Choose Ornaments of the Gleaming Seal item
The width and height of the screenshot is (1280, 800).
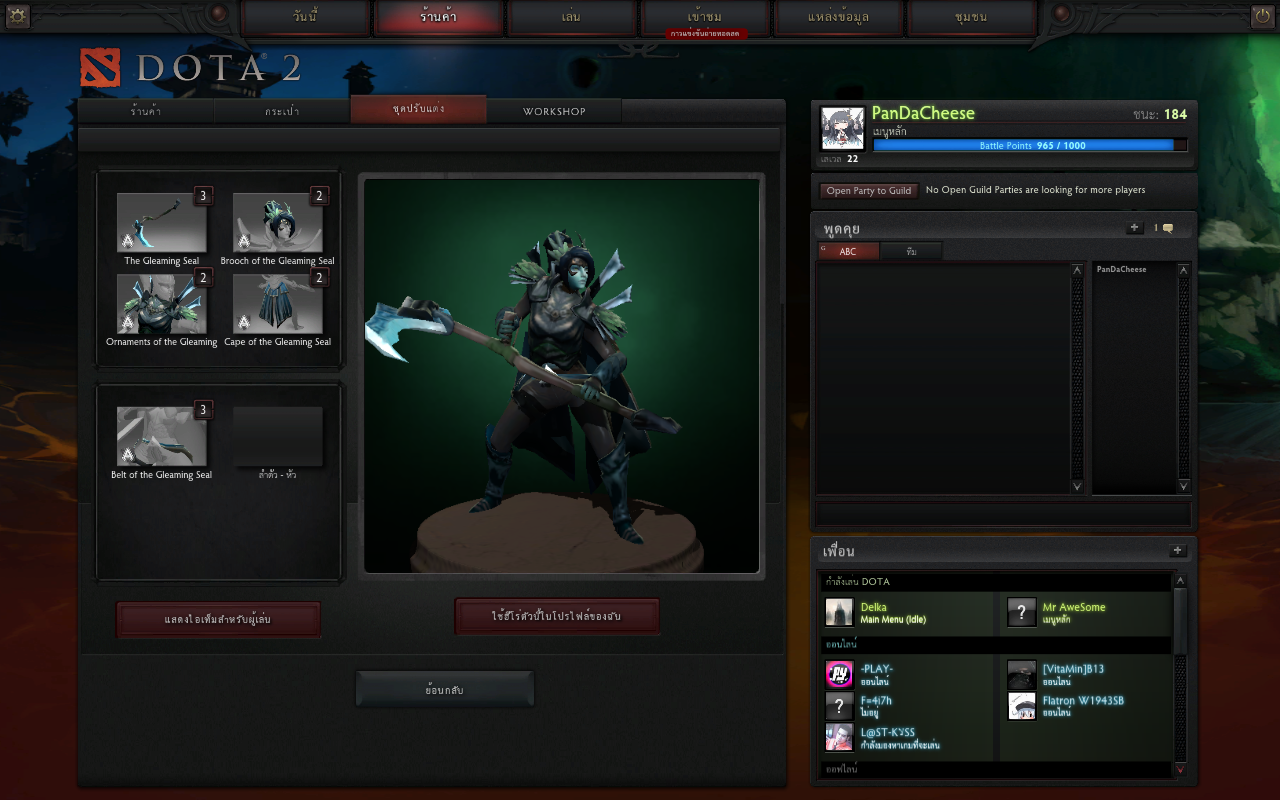click(162, 304)
